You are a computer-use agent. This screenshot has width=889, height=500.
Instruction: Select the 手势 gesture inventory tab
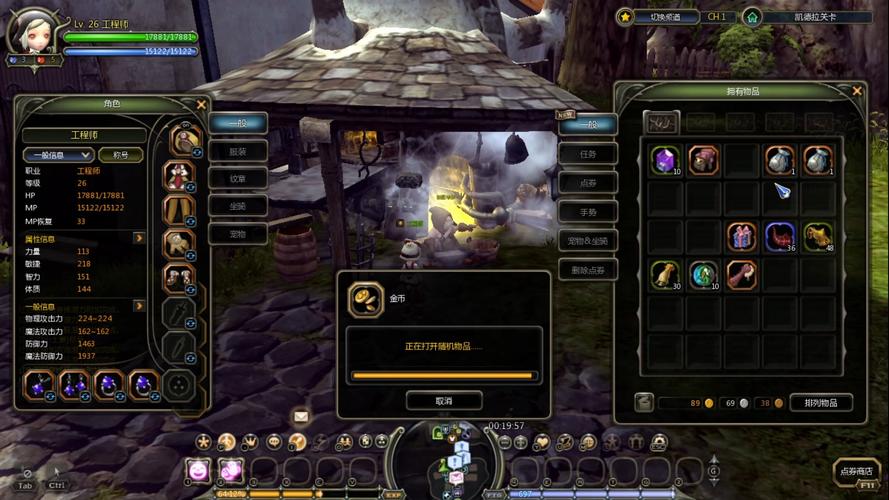point(588,212)
